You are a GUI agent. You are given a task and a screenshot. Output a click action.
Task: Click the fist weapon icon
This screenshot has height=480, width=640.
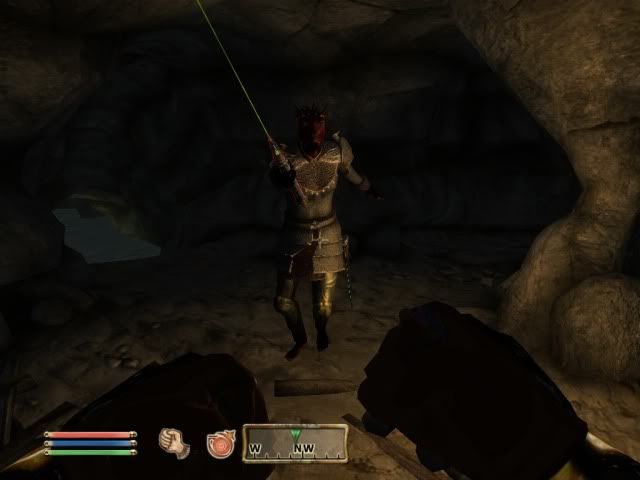174,441
